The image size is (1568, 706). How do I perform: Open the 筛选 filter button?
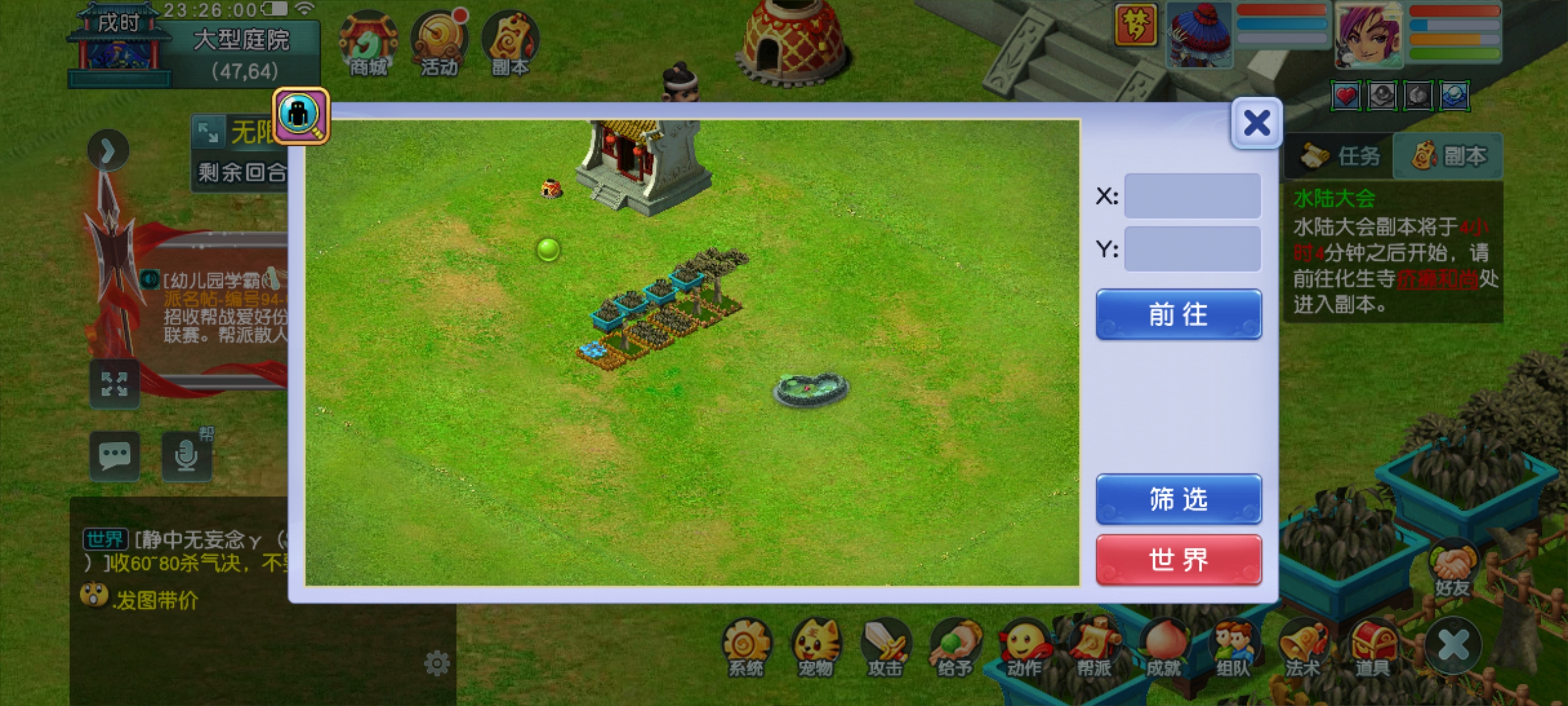pos(1179,499)
